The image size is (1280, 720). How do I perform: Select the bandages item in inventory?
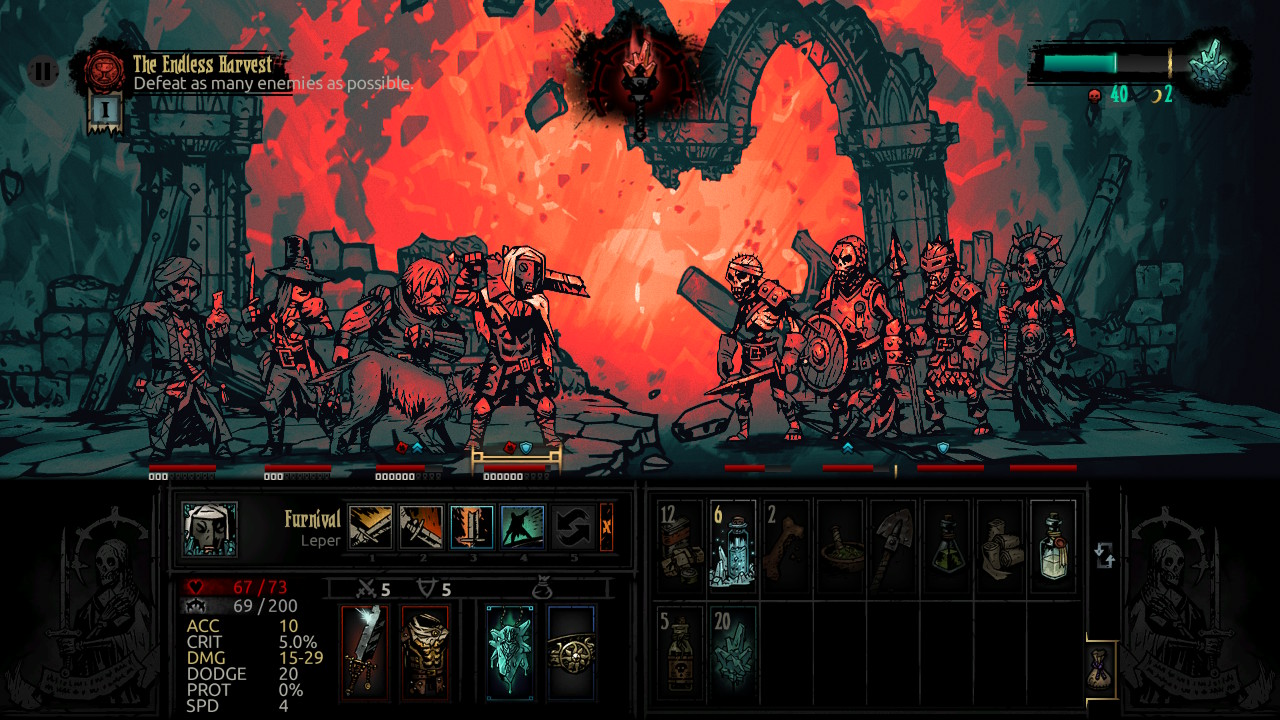pyautogui.click(x=1002, y=543)
